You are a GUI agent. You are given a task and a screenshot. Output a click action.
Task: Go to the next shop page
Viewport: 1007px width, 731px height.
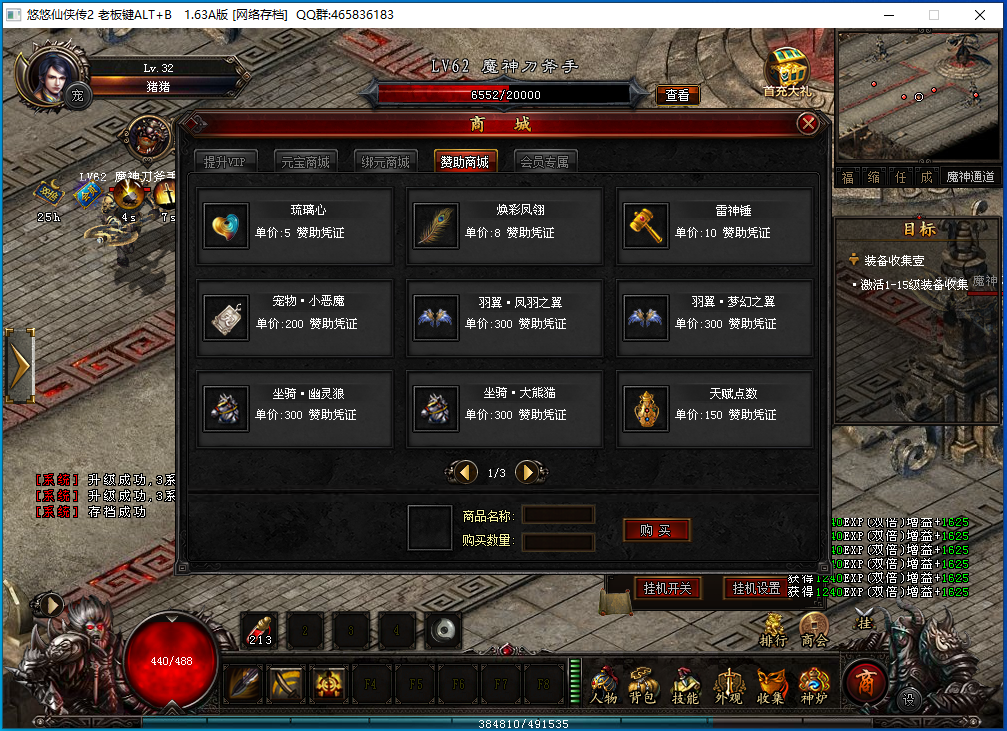click(528, 472)
